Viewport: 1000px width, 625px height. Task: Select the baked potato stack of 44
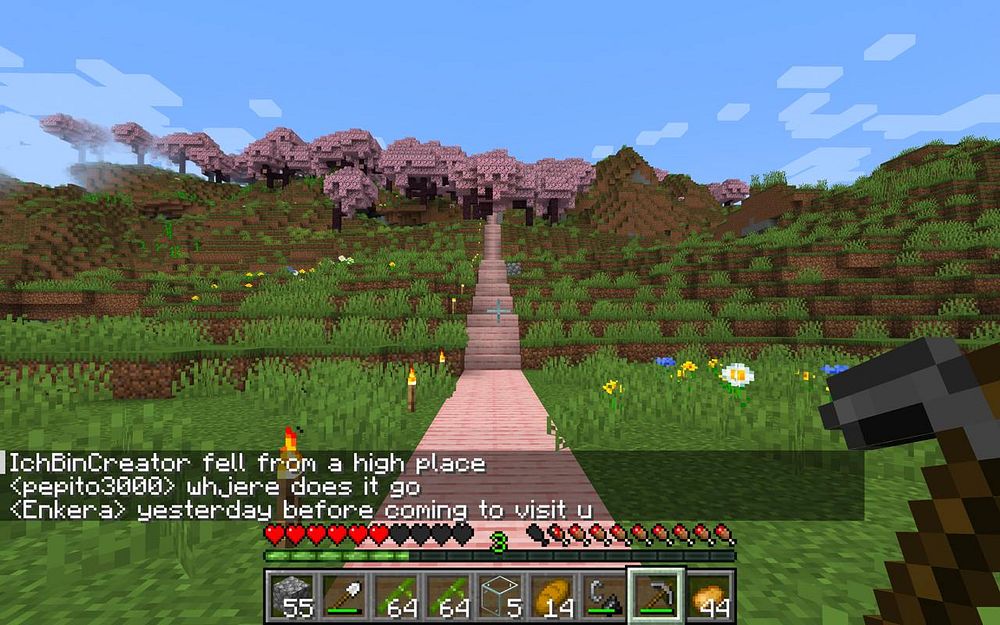coord(710,595)
